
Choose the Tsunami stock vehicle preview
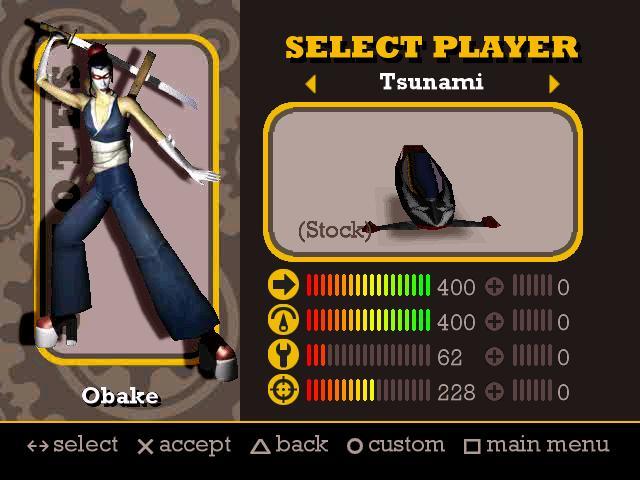pyautogui.click(x=422, y=182)
